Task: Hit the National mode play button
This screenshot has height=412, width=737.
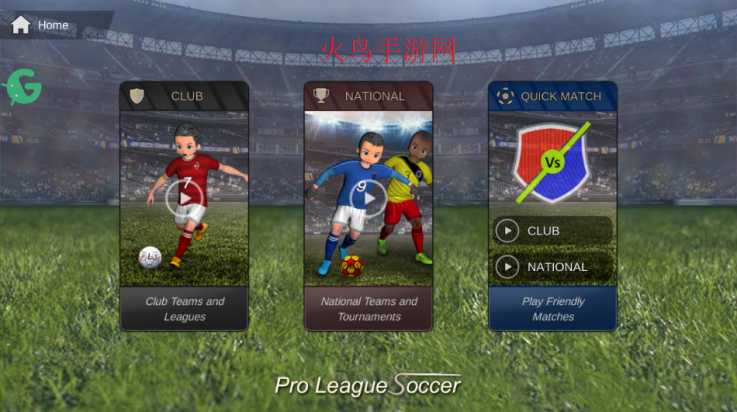Action: 368,198
